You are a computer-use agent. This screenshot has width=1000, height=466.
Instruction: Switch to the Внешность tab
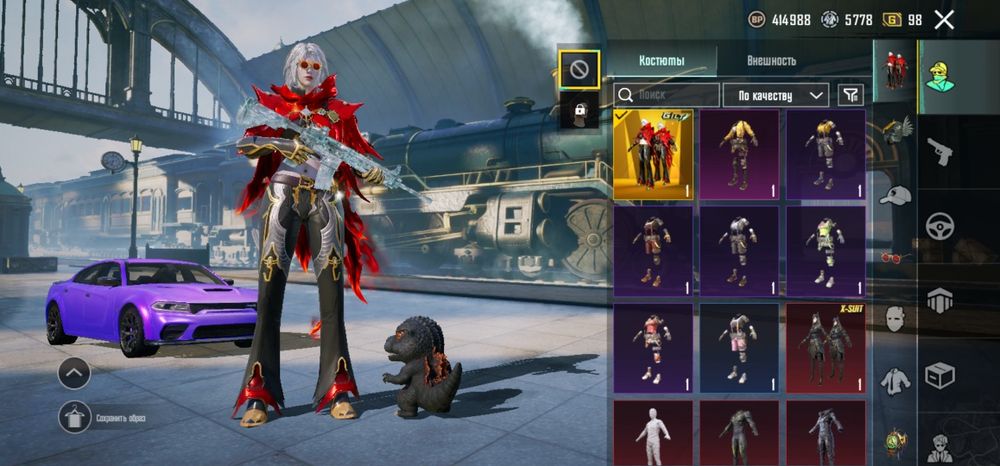[771, 61]
